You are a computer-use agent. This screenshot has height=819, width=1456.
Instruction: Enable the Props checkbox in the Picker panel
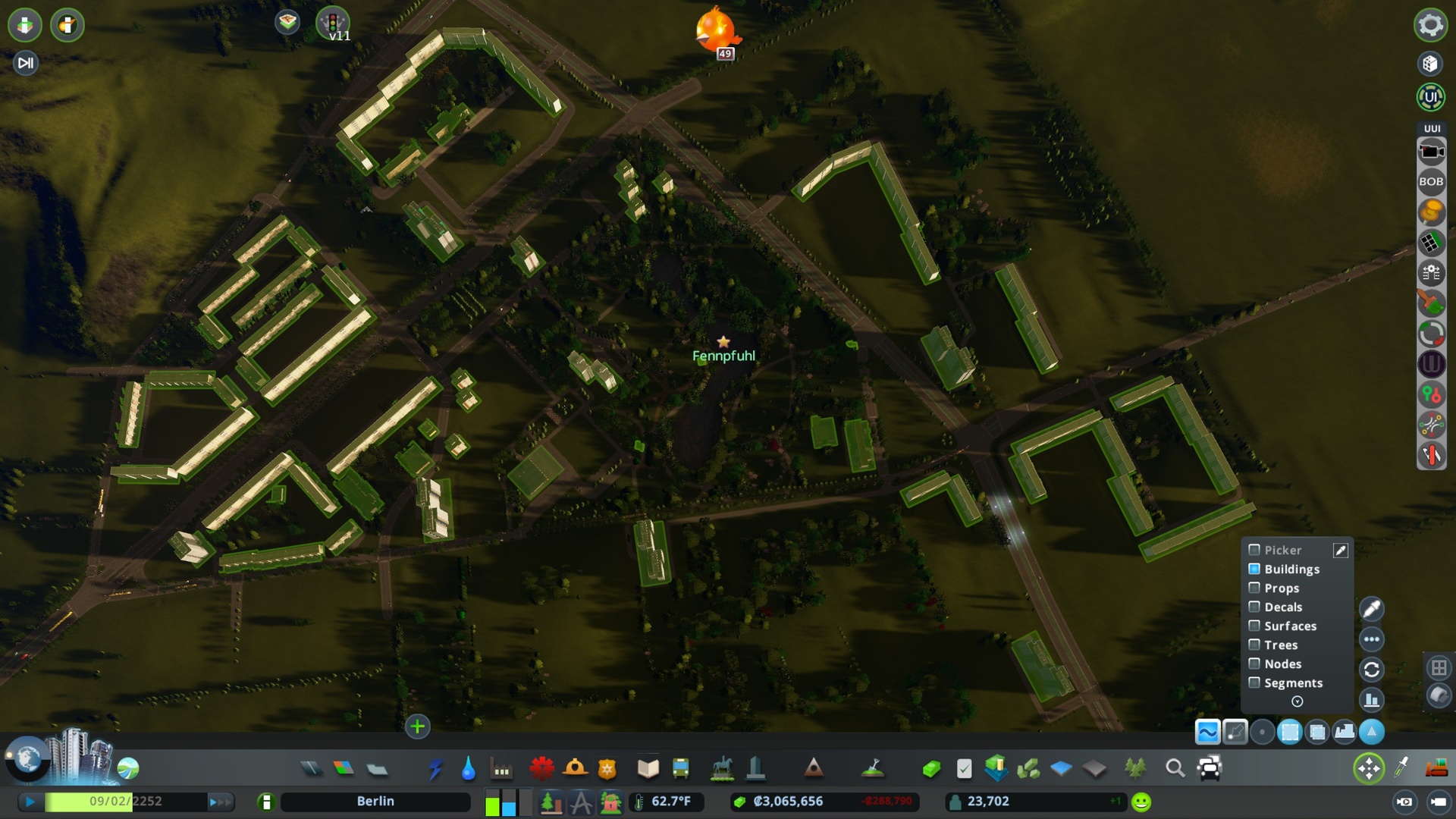[x=1254, y=588]
